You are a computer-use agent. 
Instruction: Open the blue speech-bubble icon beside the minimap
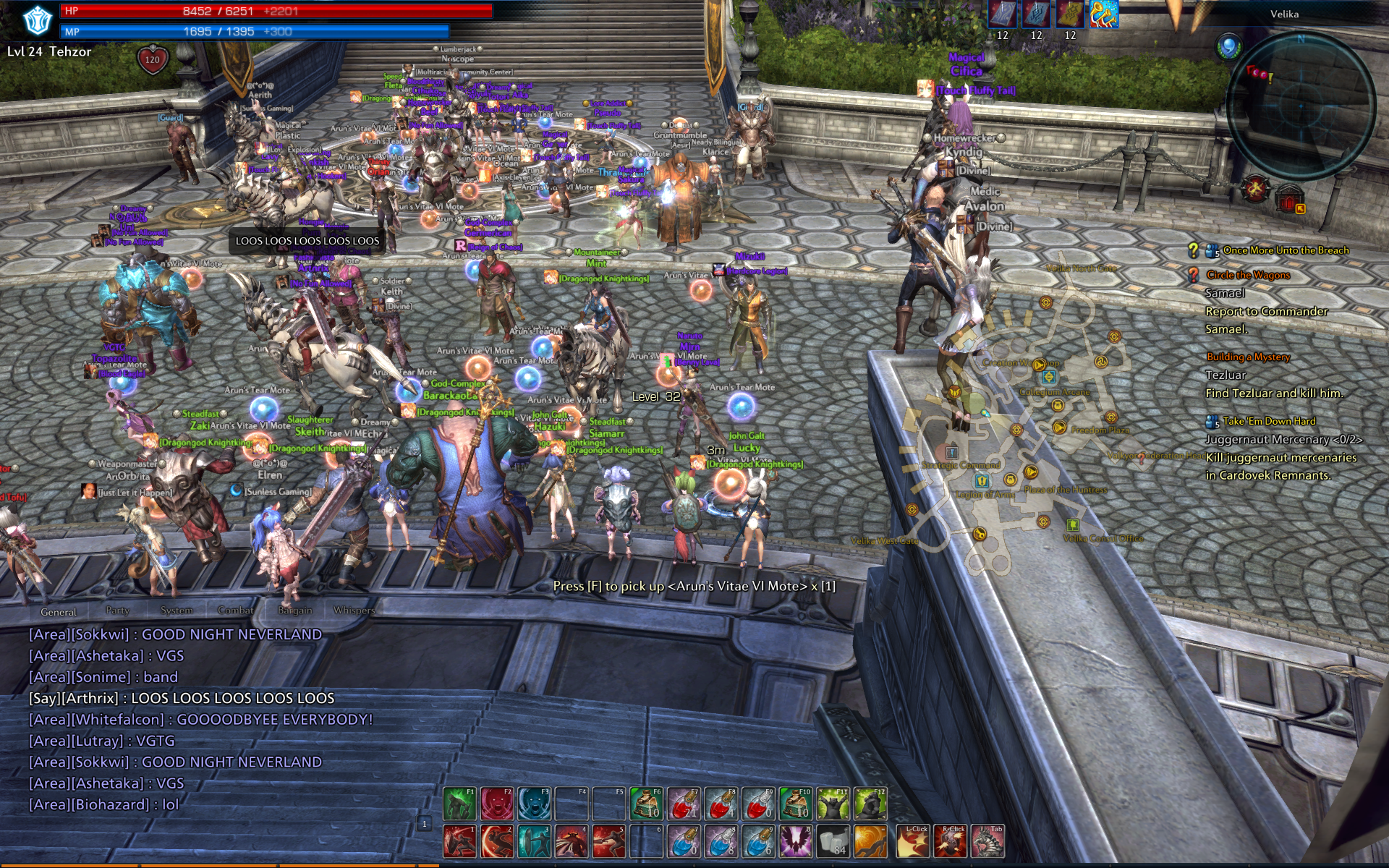pos(1228,47)
